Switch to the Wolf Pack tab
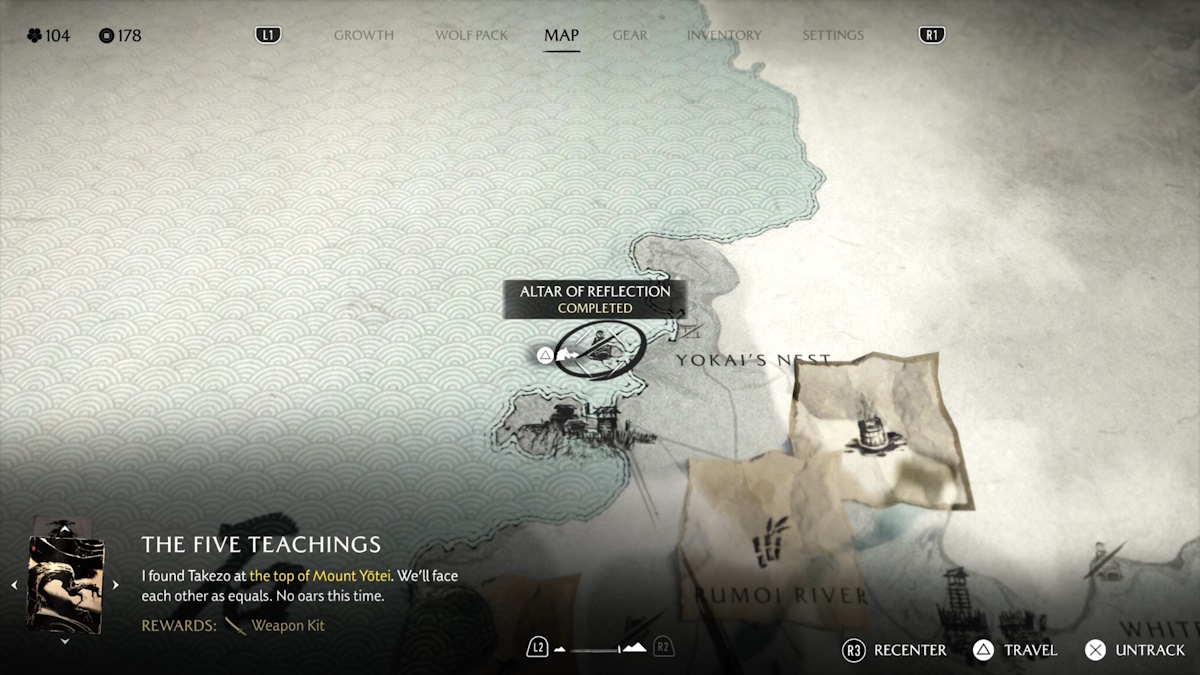The image size is (1200, 675). tap(471, 35)
